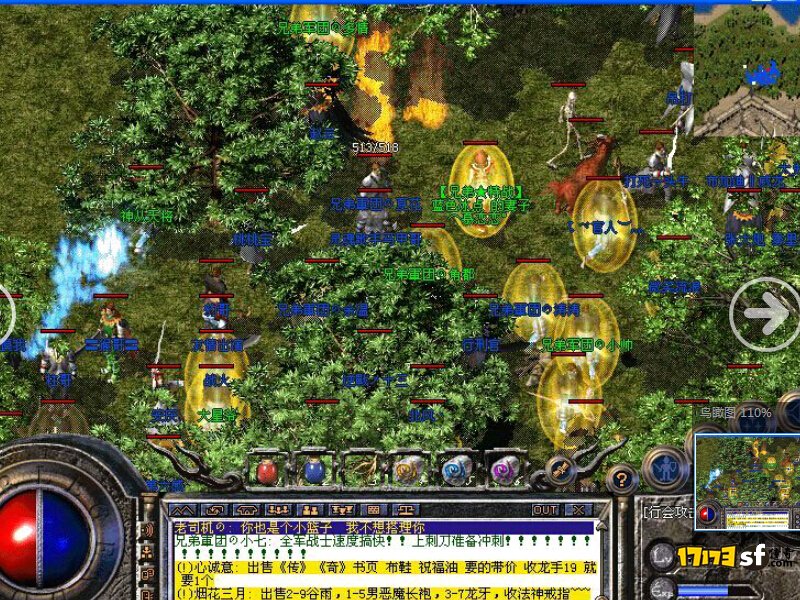Open help with the question mark button

click(x=620, y=480)
